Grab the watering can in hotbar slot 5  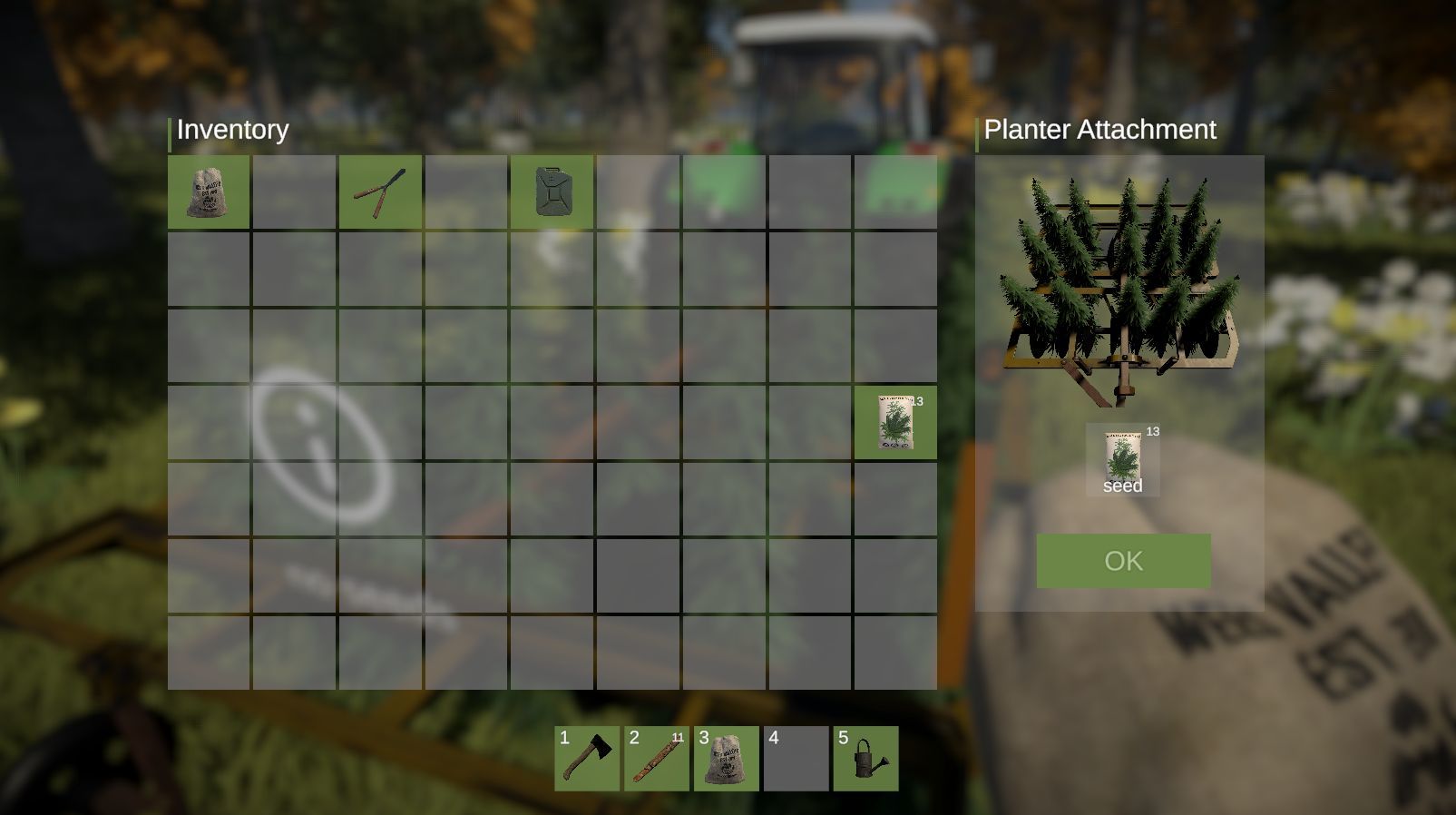(865, 759)
